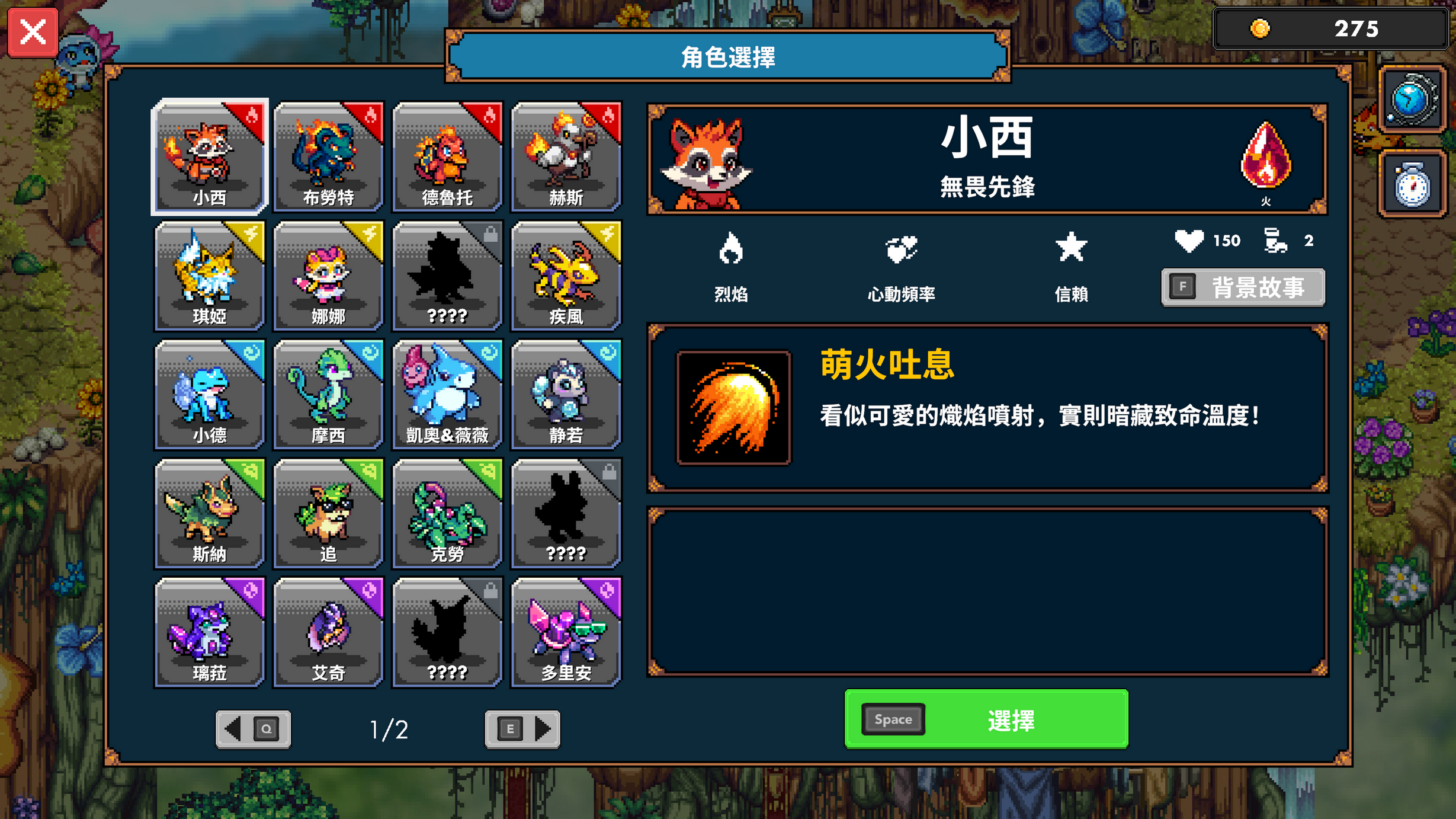Choose the water character 小德
The width and height of the screenshot is (1456, 819).
(x=209, y=394)
